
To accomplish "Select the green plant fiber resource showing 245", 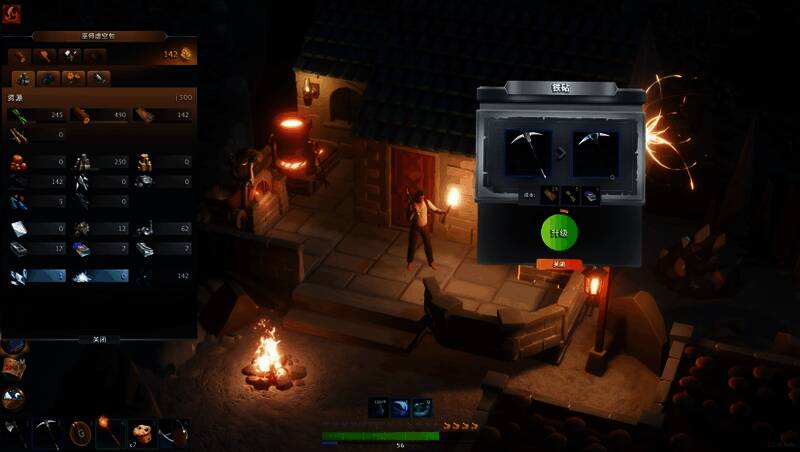I will coord(20,115).
